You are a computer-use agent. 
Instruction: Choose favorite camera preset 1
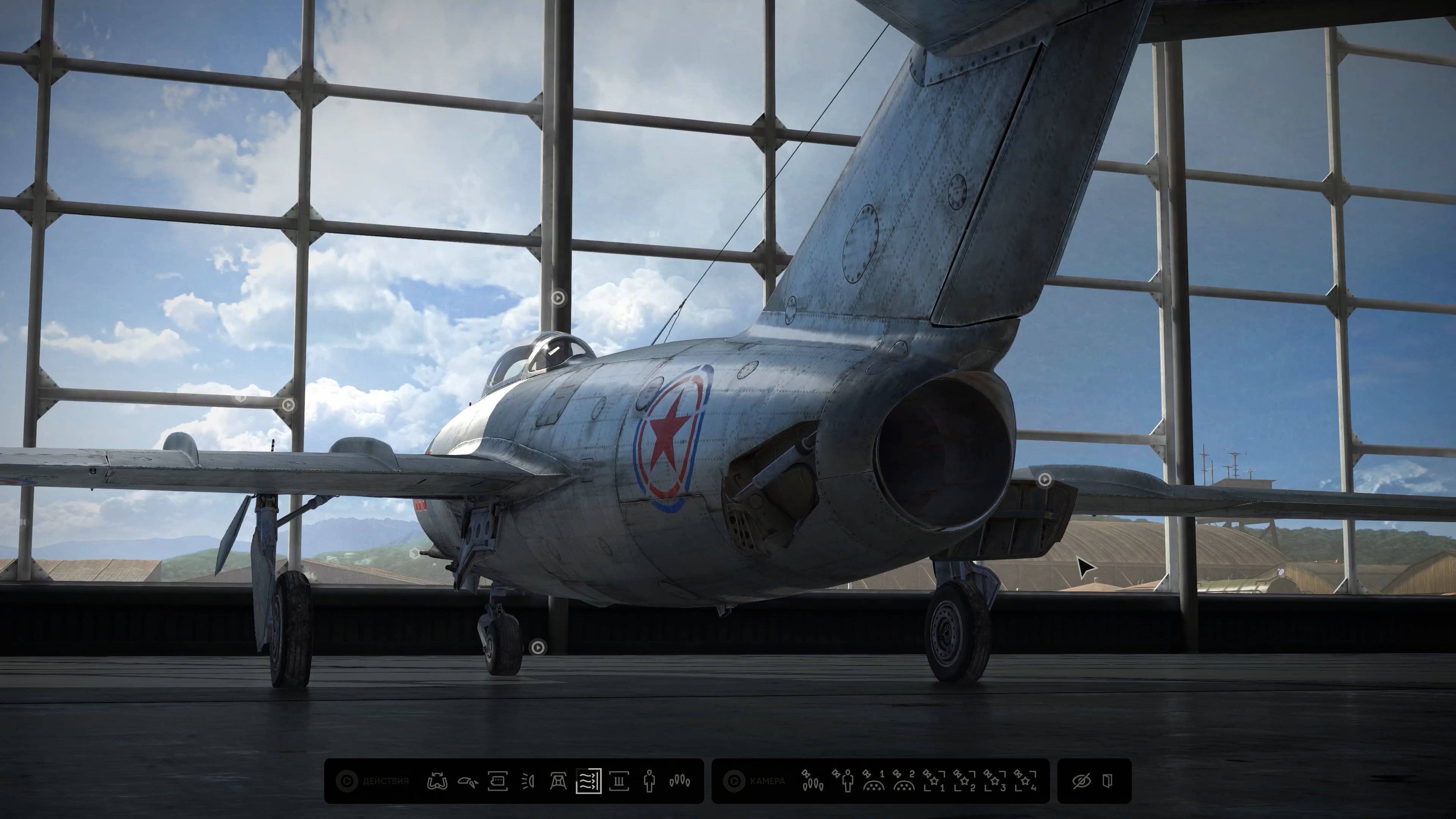point(934,781)
